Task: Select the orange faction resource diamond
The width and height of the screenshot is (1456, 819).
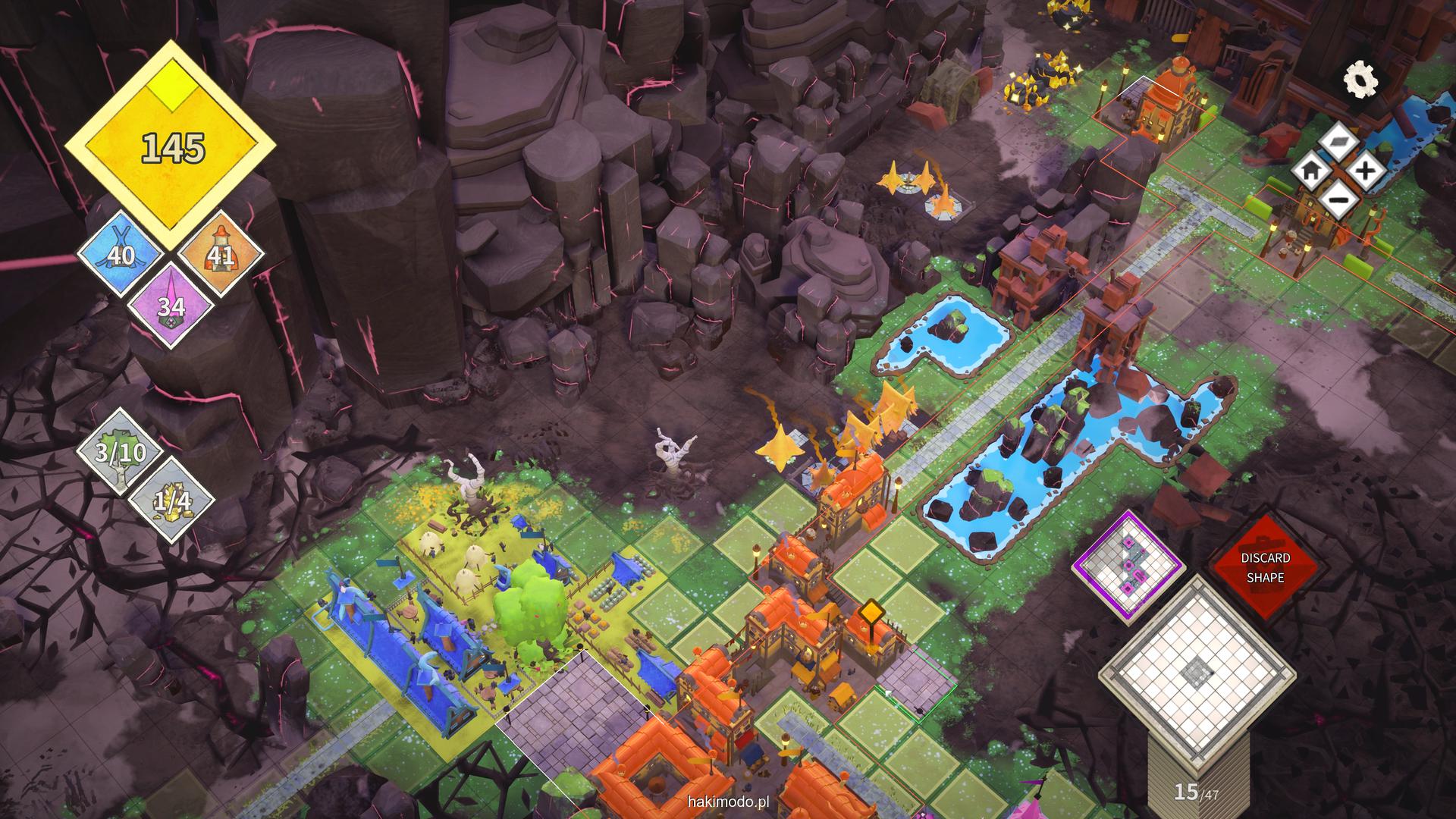Action: tap(221, 255)
